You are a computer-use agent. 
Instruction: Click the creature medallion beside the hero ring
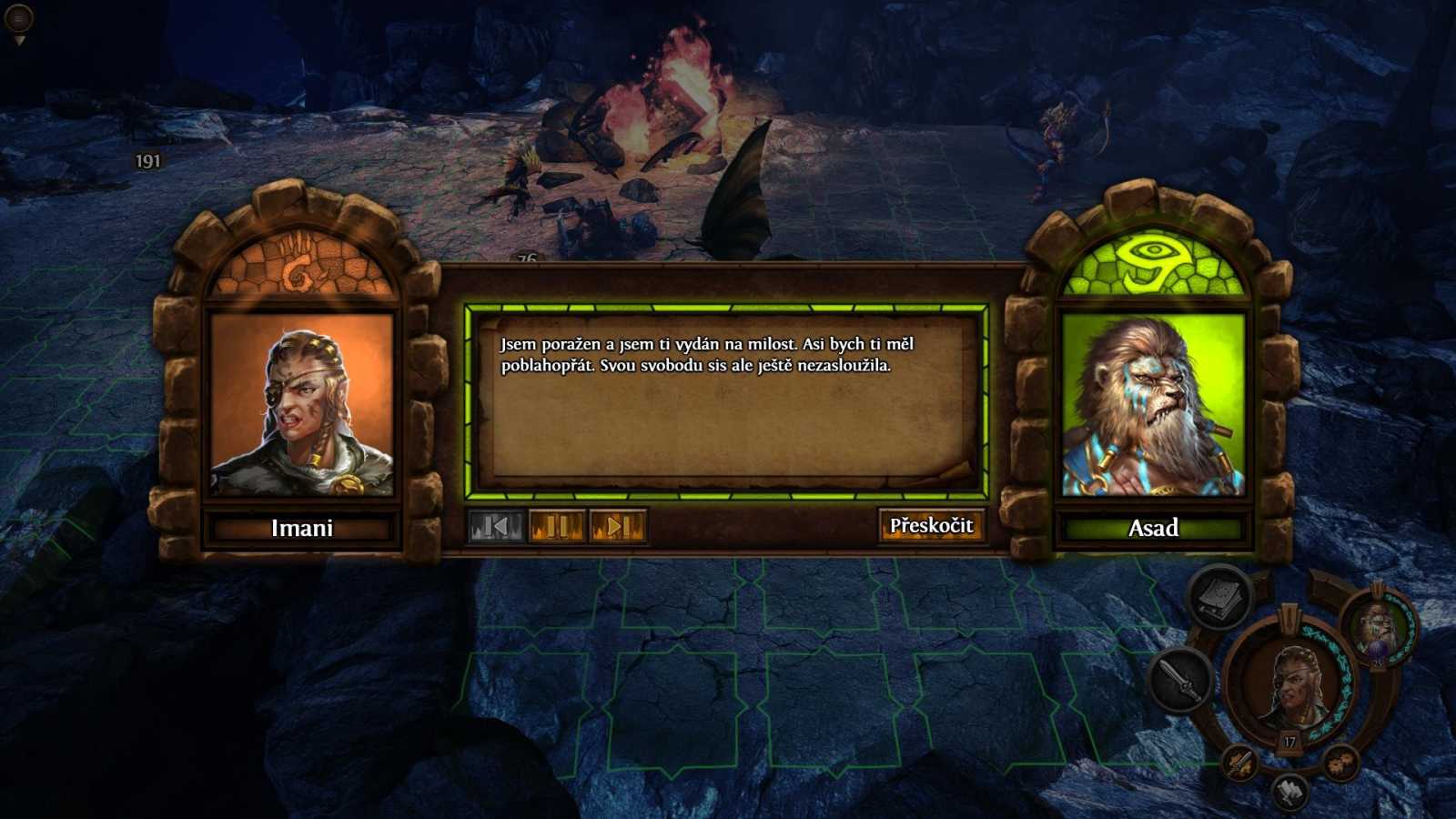click(1377, 630)
